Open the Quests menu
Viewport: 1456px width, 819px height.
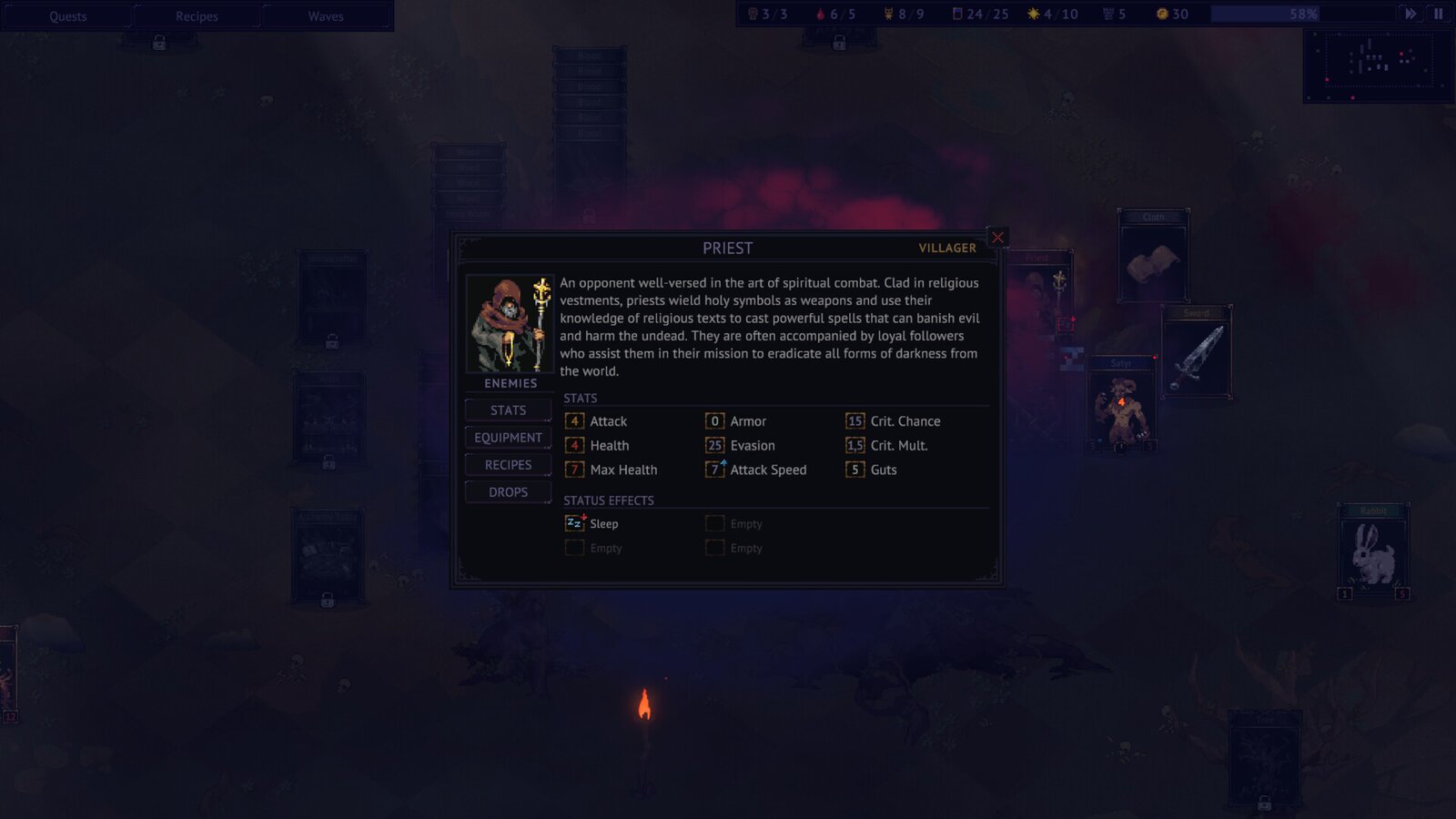pyautogui.click(x=68, y=16)
